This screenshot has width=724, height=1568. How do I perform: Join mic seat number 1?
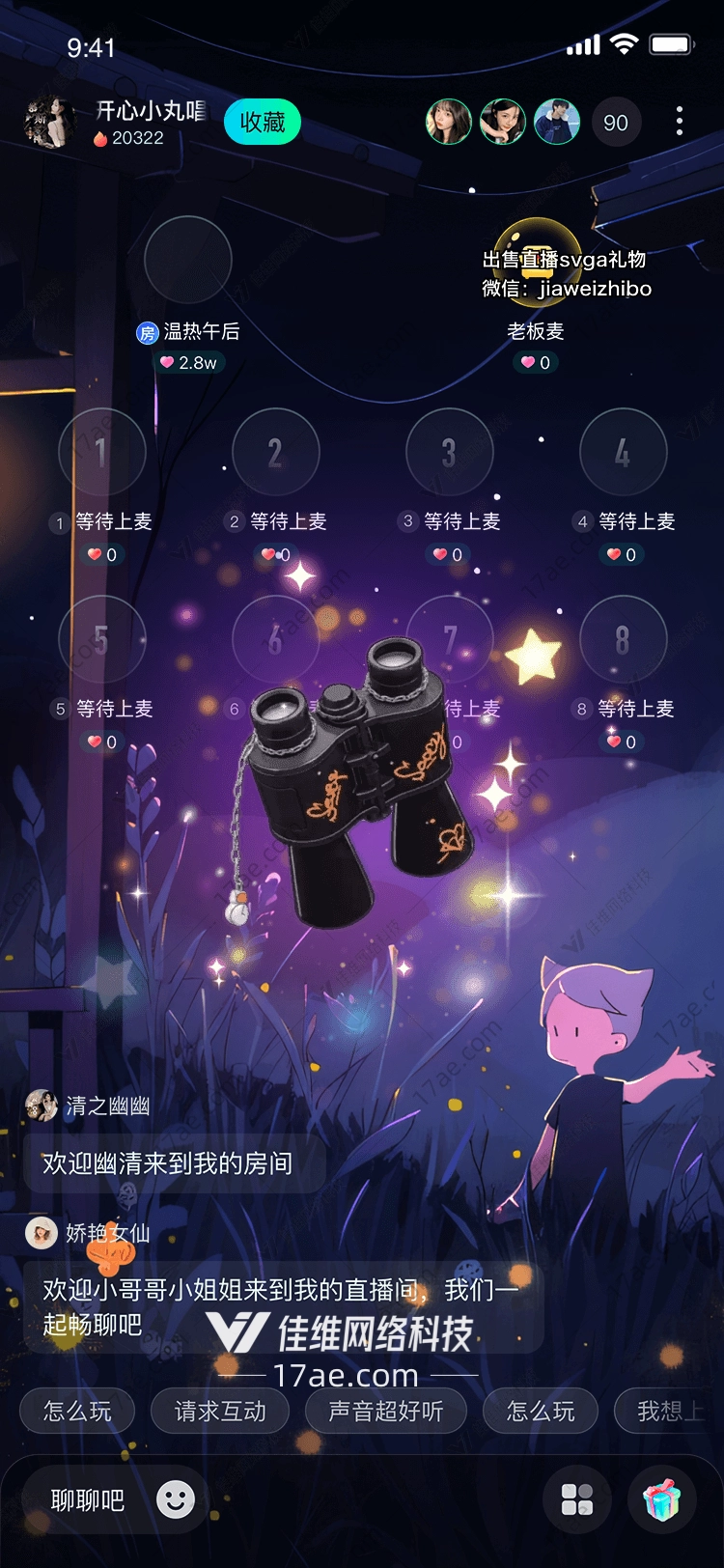pyautogui.click(x=101, y=451)
